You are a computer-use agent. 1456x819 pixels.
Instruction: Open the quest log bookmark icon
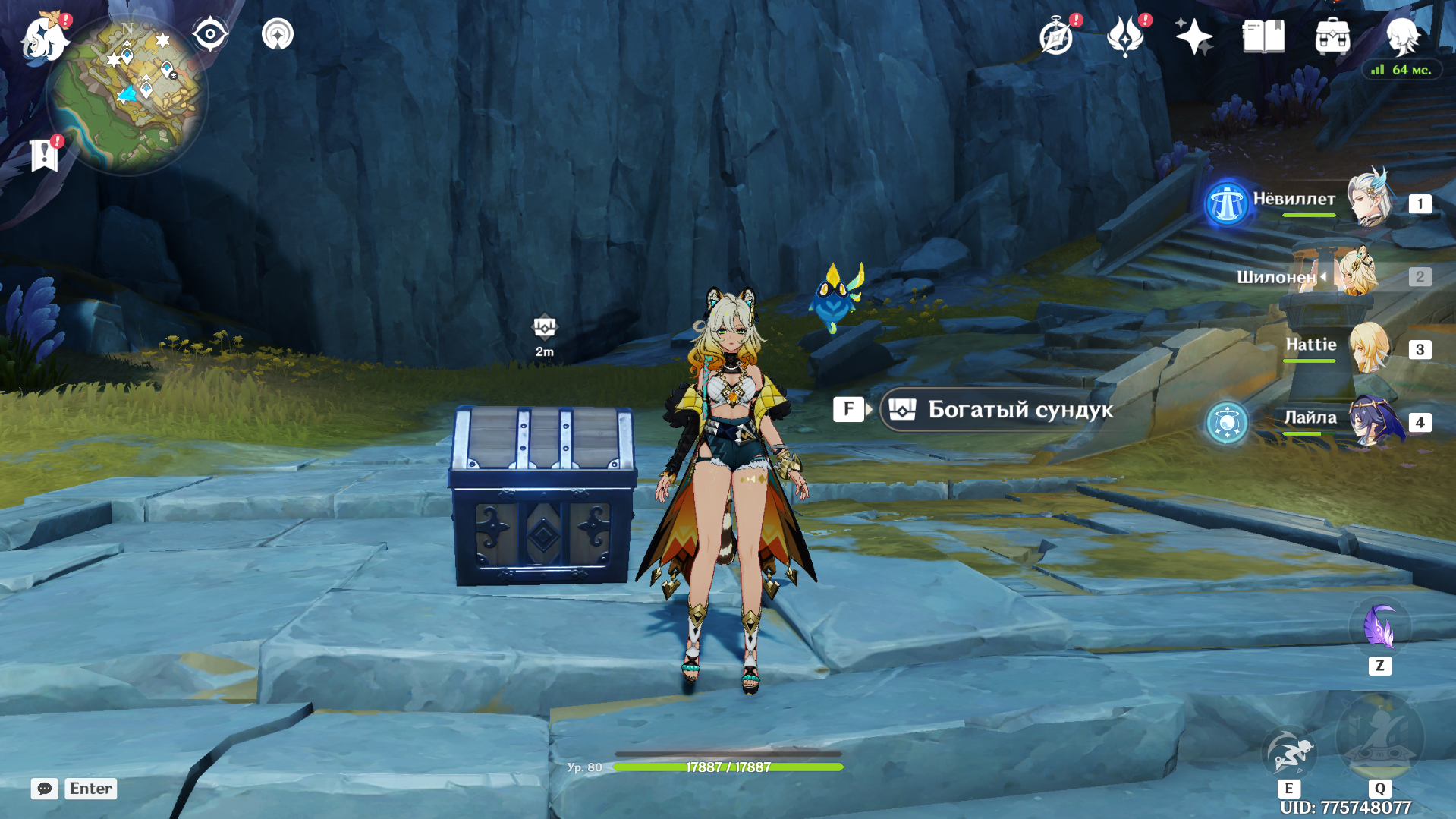tap(45, 155)
